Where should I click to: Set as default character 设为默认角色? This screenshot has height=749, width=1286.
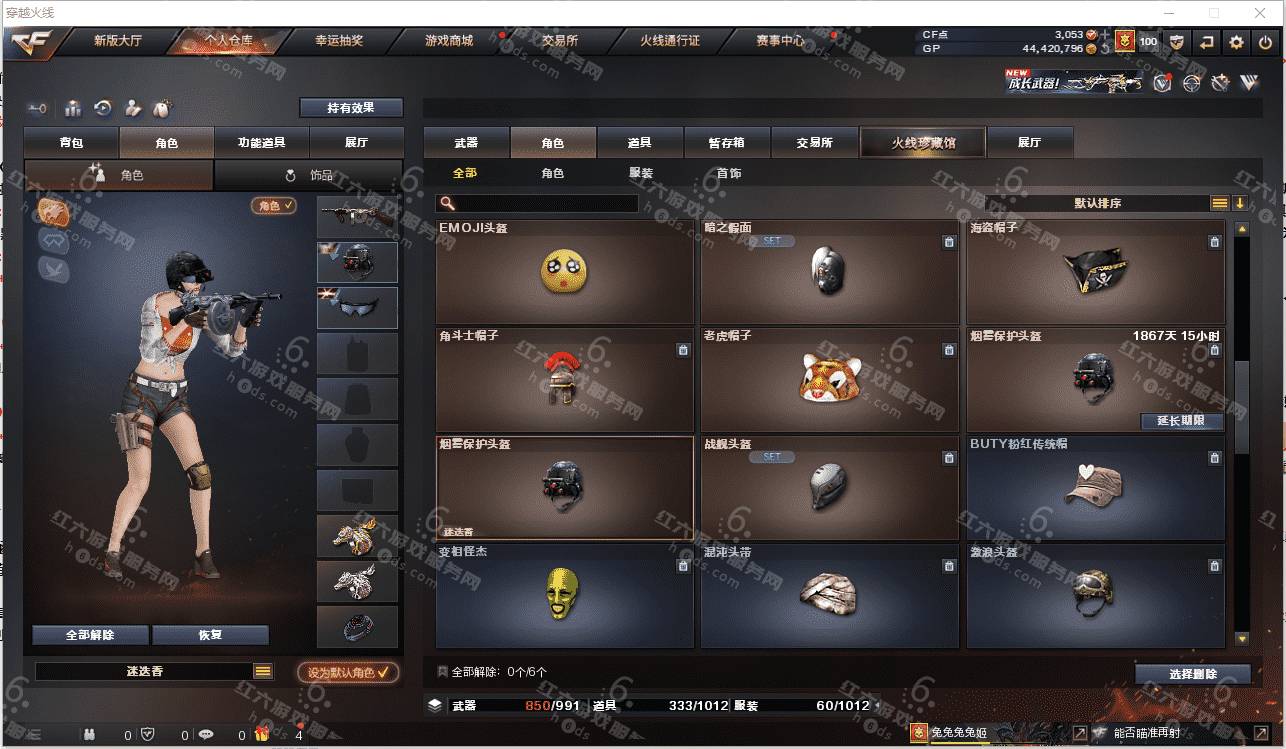click(x=347, y=673)
